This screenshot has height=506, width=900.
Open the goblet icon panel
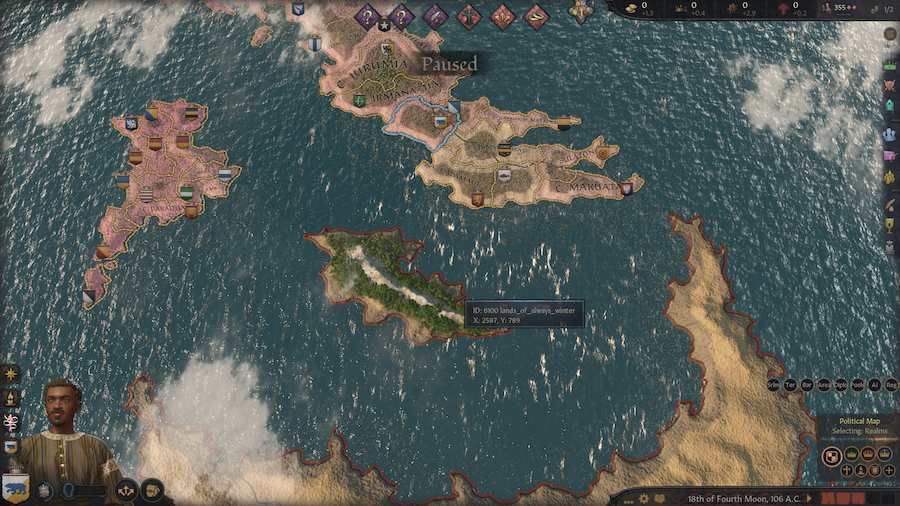pyautogui.click(x=889, y=226)
